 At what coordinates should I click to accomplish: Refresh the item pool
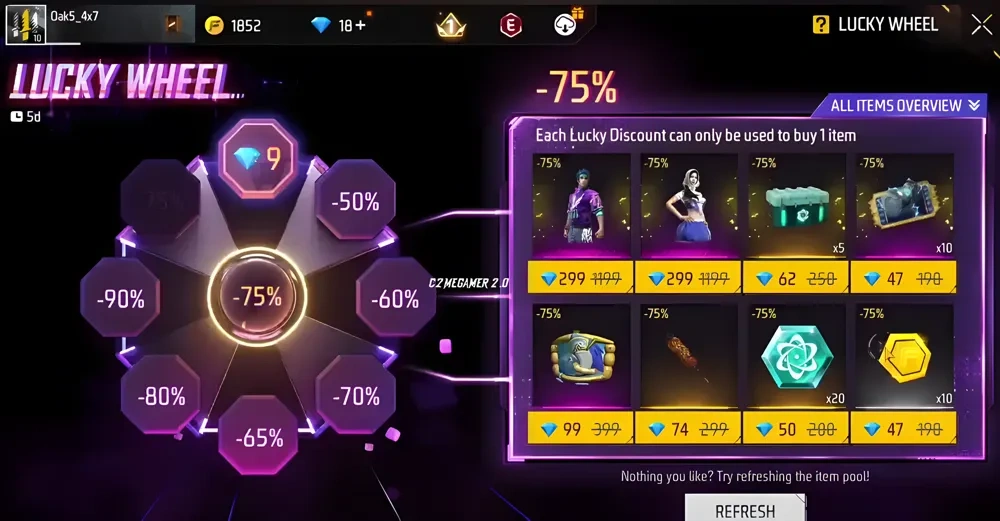745,509
